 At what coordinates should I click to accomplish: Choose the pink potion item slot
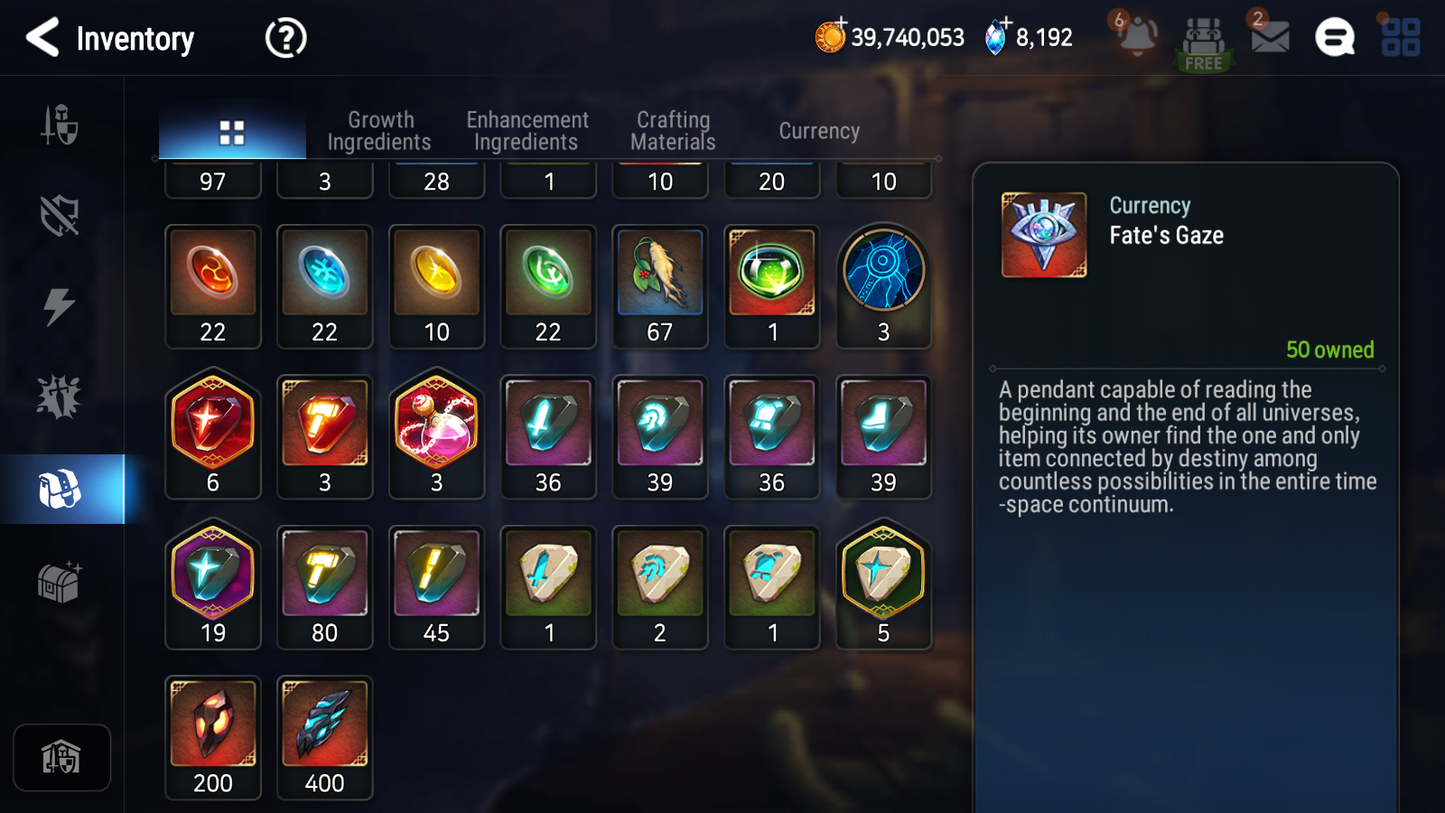[437, 436]
